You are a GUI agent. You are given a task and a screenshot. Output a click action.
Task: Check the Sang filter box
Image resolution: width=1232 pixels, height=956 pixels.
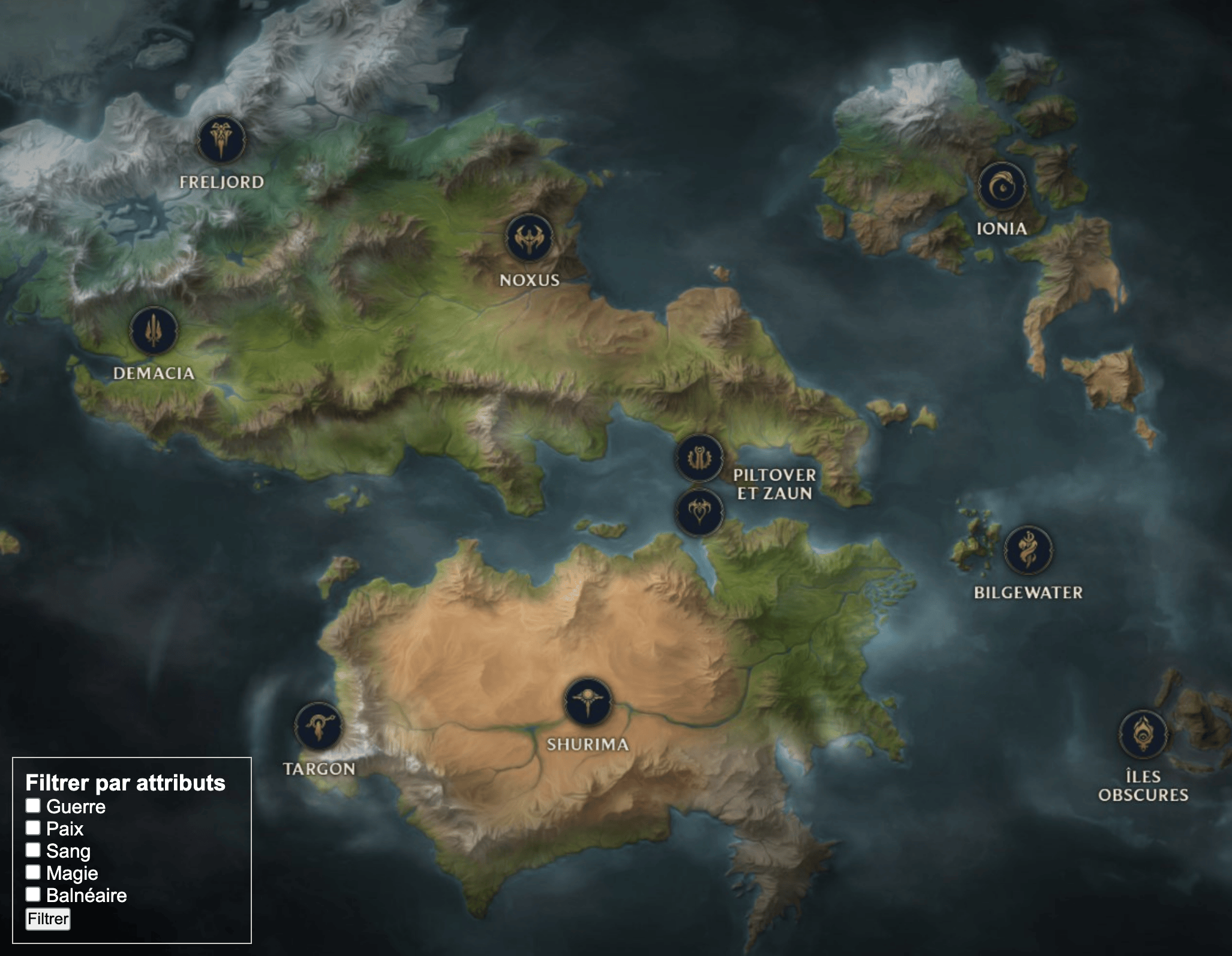click(33, 850)
